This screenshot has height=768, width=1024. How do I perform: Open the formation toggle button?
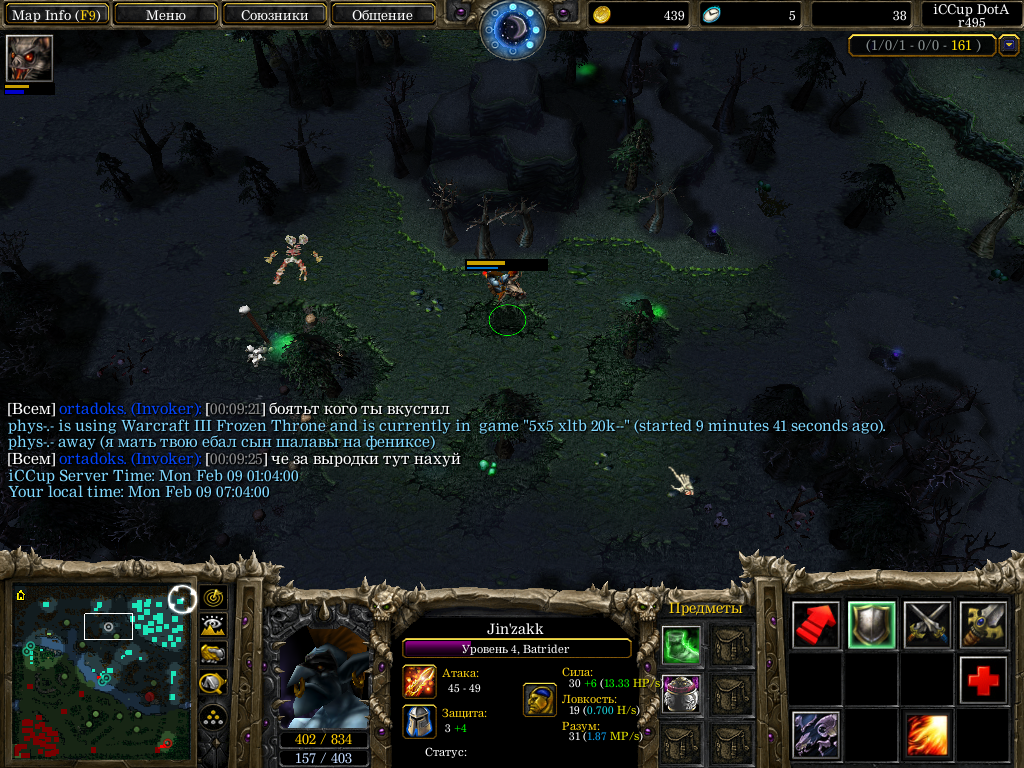click(213, 717)
